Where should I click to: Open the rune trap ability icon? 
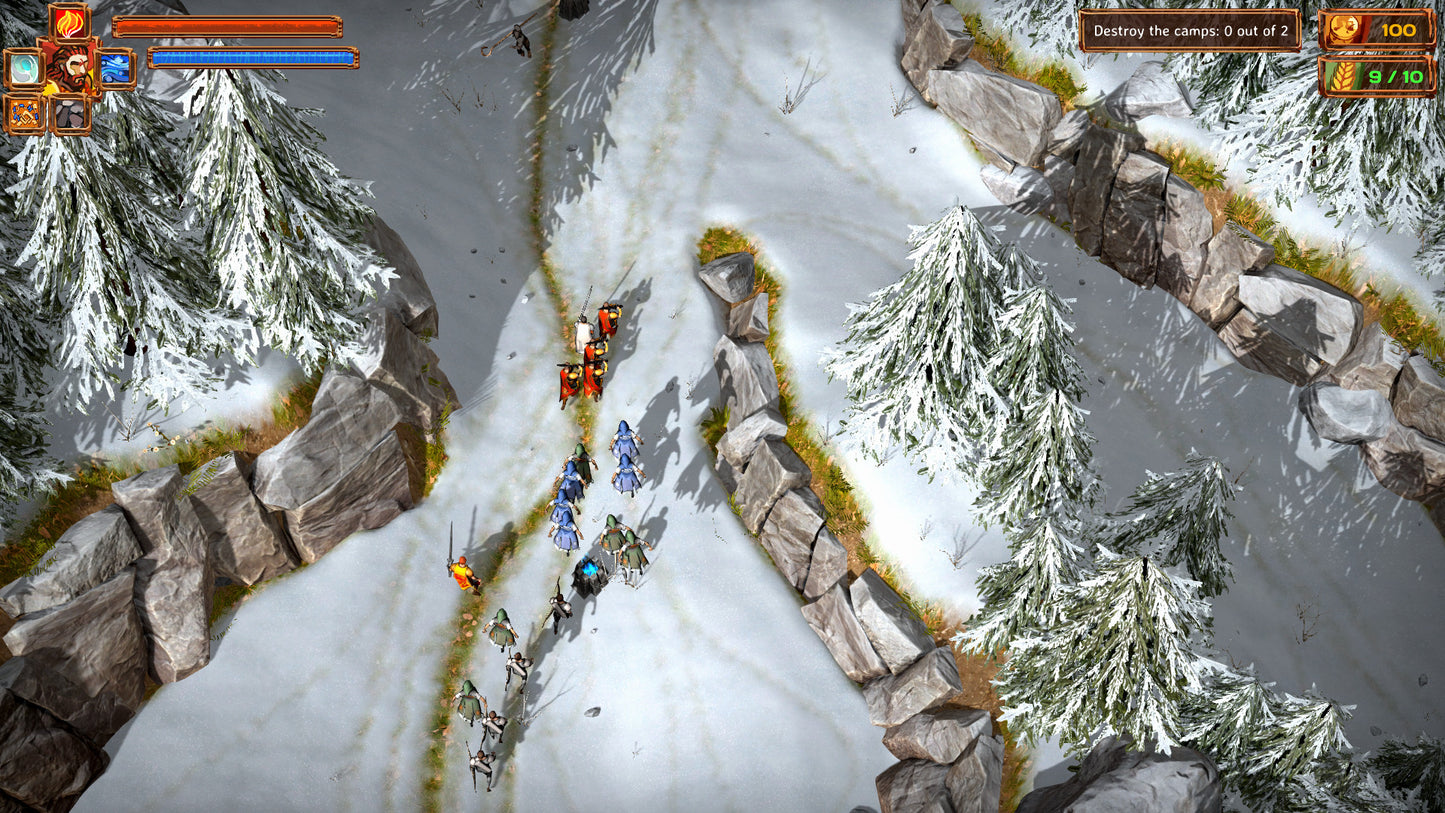pos(25,112)
